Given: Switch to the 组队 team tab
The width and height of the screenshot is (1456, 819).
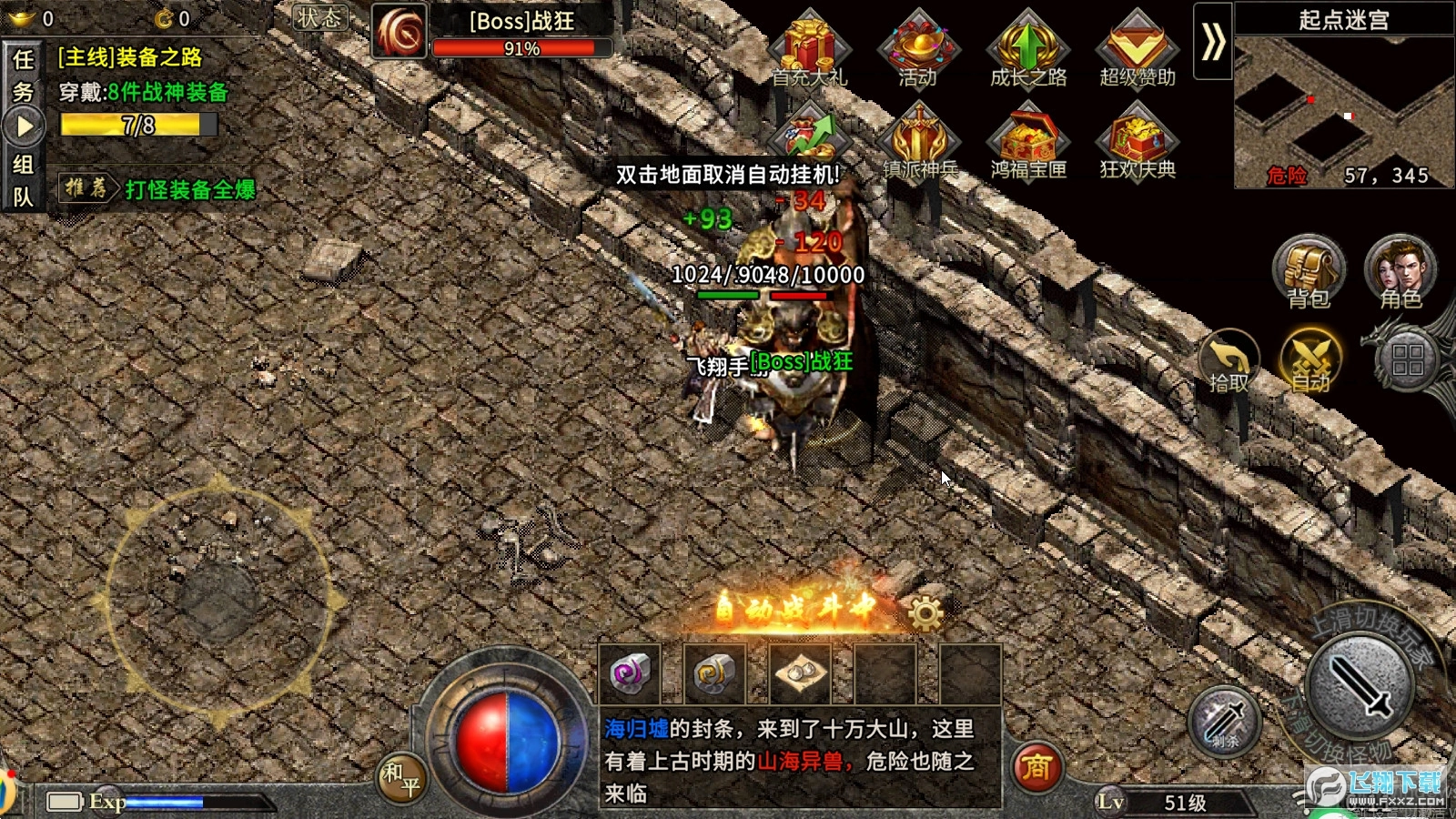Looking at the screenshot, I should pos(23,177).
